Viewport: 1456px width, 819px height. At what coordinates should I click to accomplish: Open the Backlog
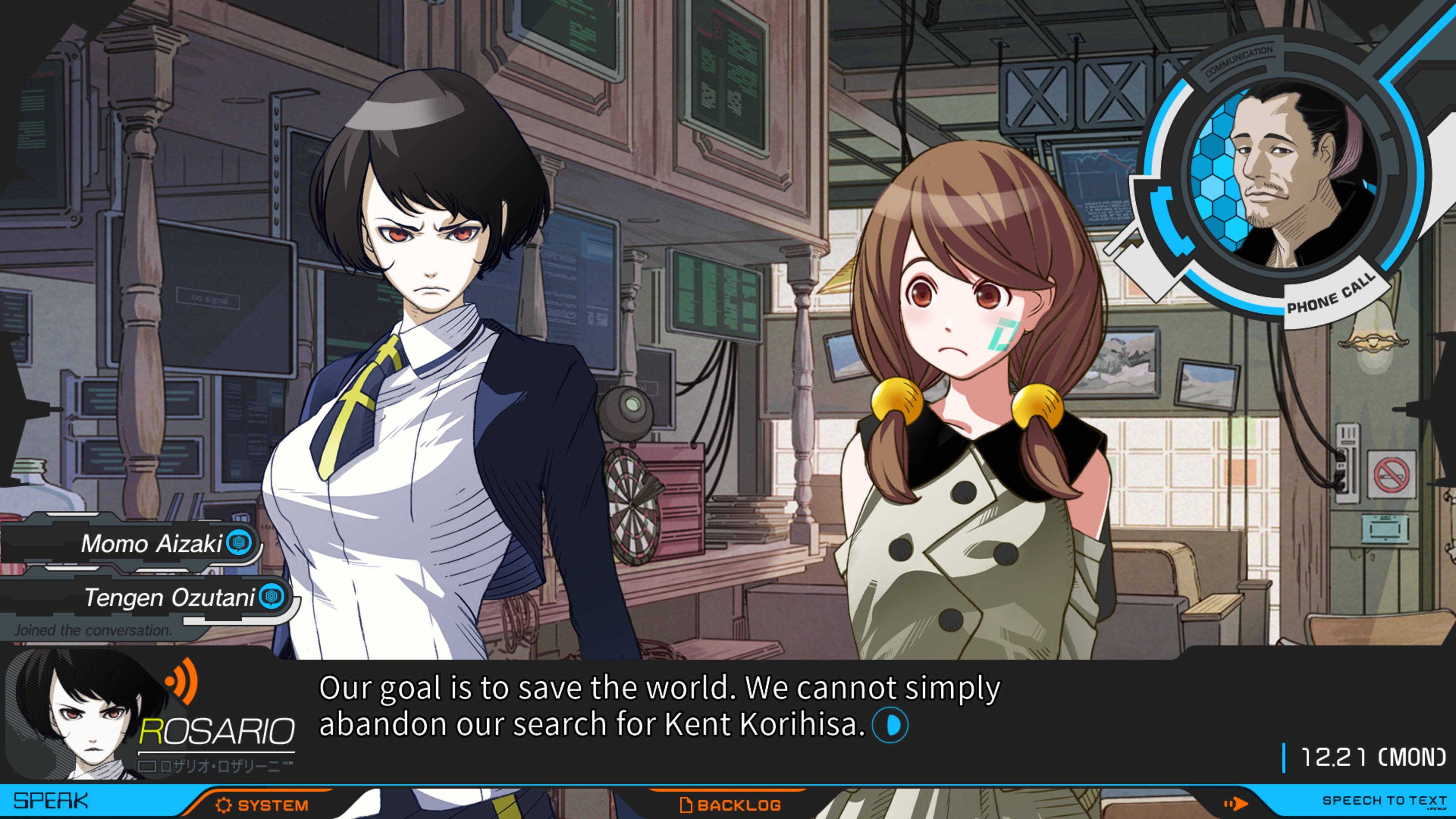(x=730, y=805)
